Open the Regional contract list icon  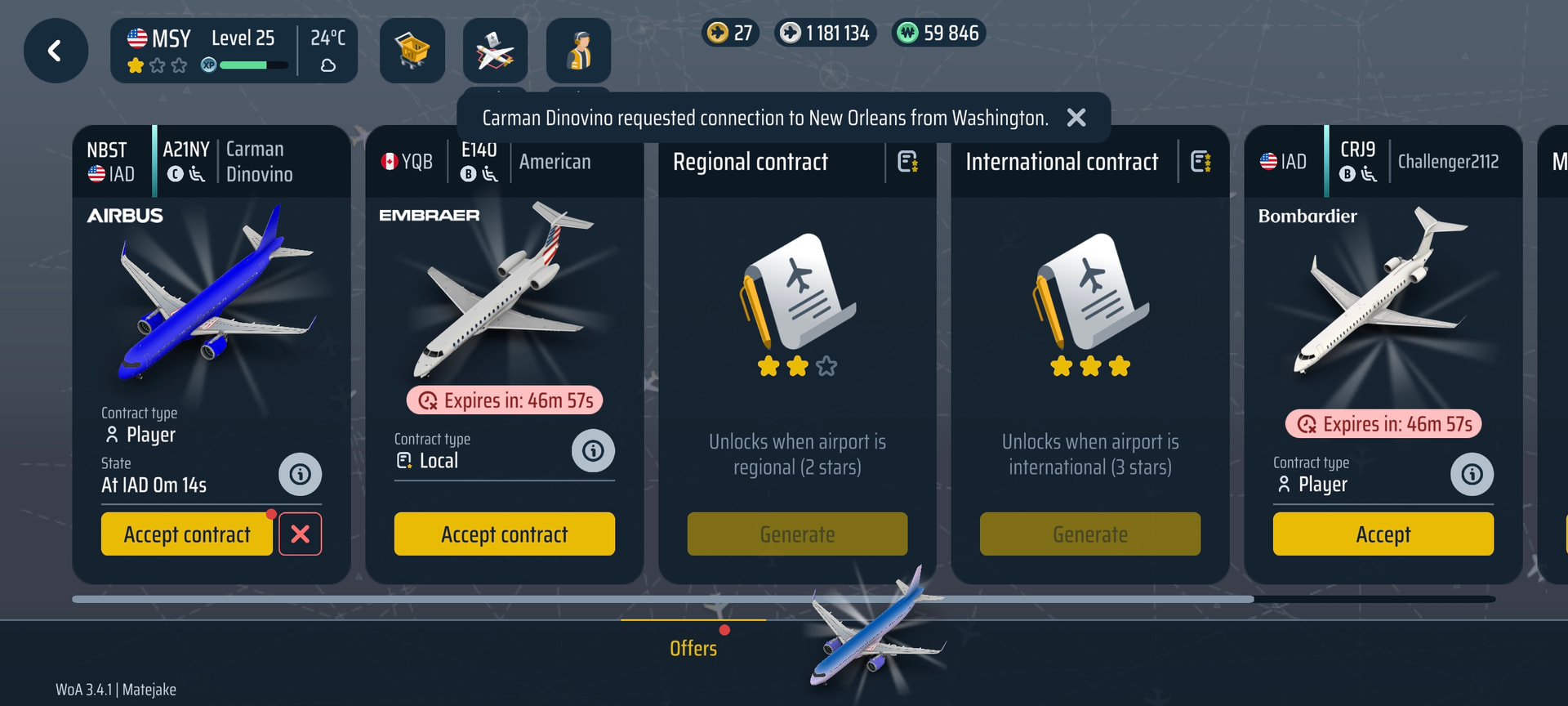(908, 162)
